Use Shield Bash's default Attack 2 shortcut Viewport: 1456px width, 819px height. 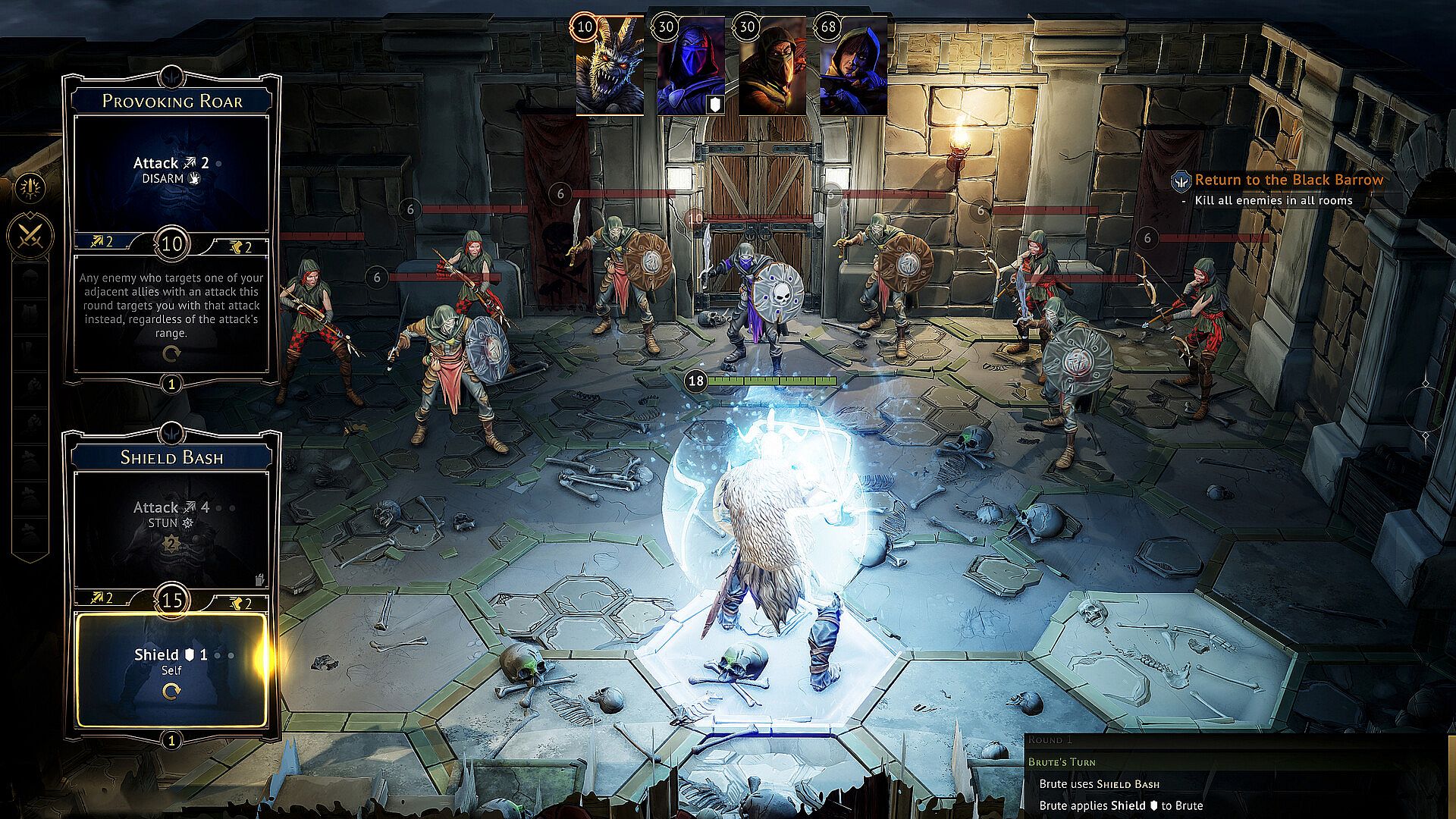102,598
